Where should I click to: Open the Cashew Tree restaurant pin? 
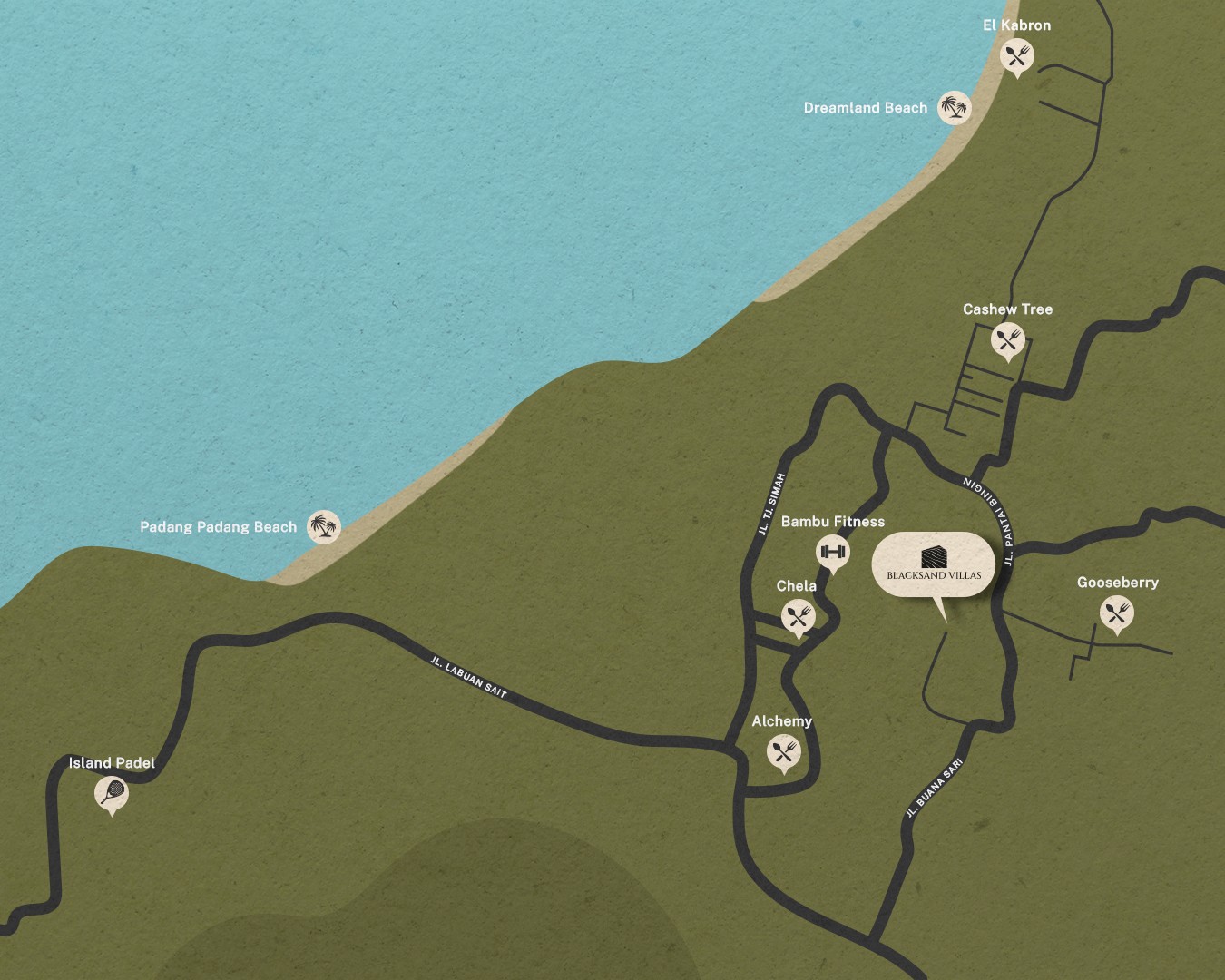coord(1007,341)
